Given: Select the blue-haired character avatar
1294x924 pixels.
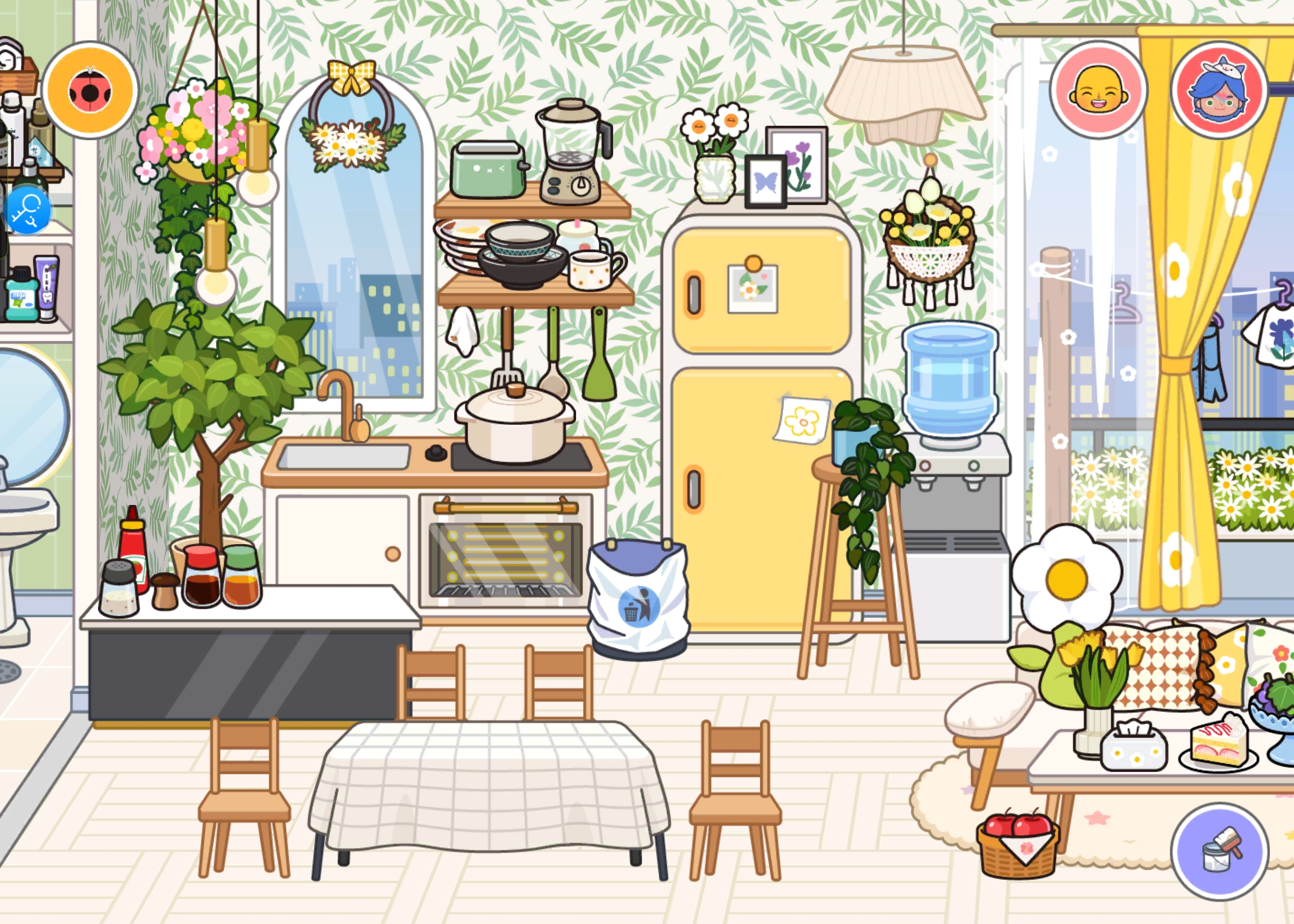Looking at the screenshot, I should (x=1219, y=90).
